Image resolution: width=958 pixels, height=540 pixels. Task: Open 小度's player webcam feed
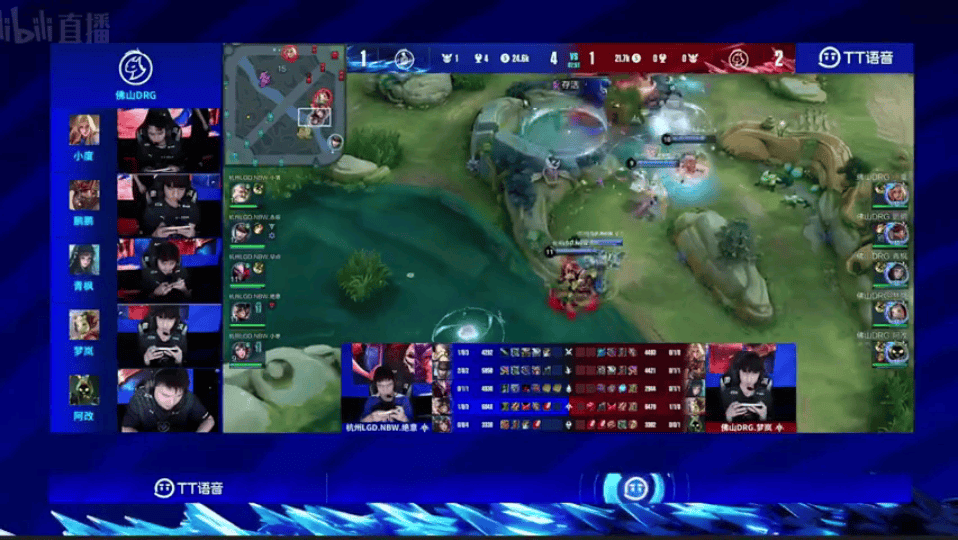pos(169,138)
